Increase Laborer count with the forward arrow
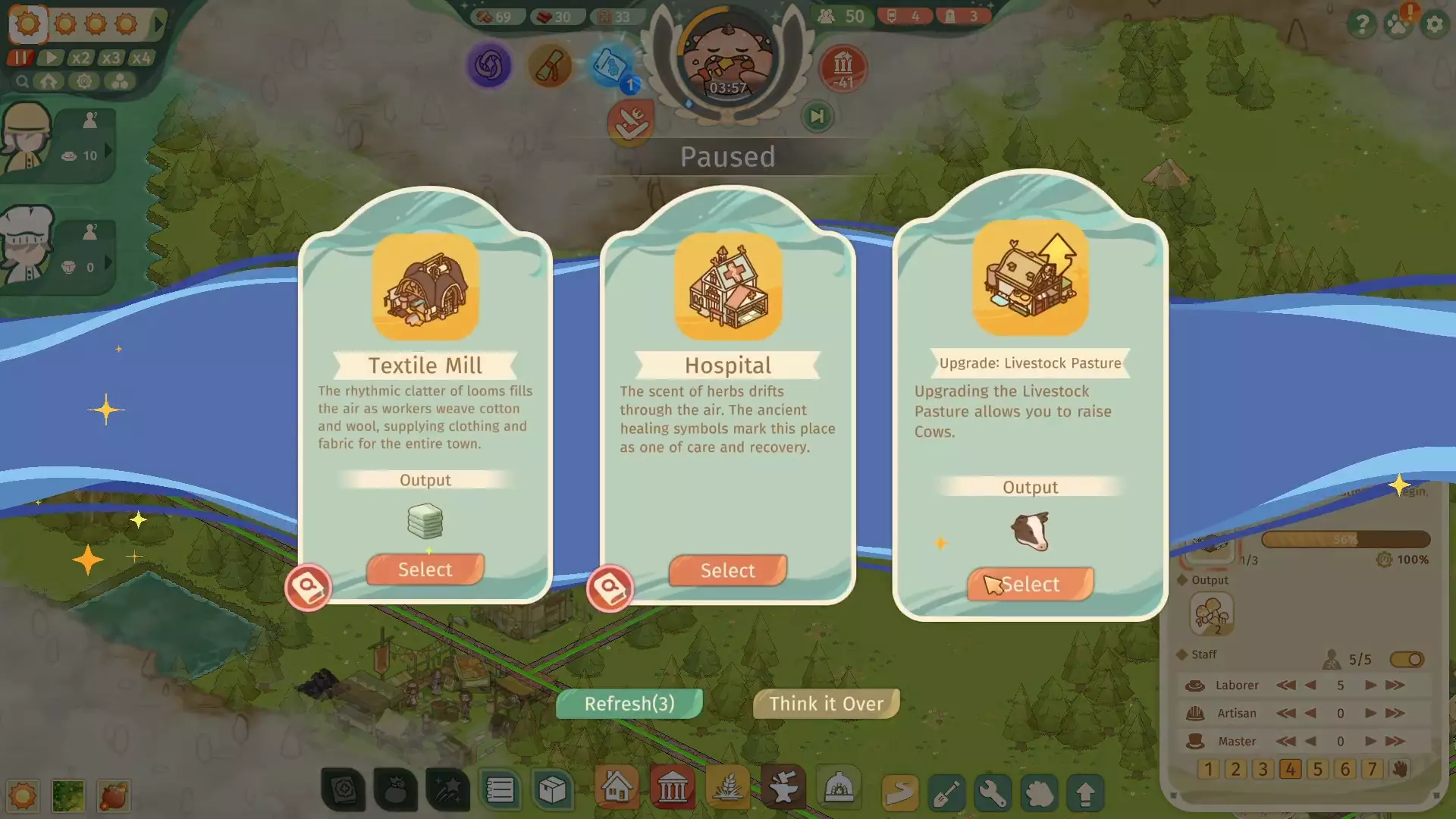 pyautogui.click(x=1370, y=685)
